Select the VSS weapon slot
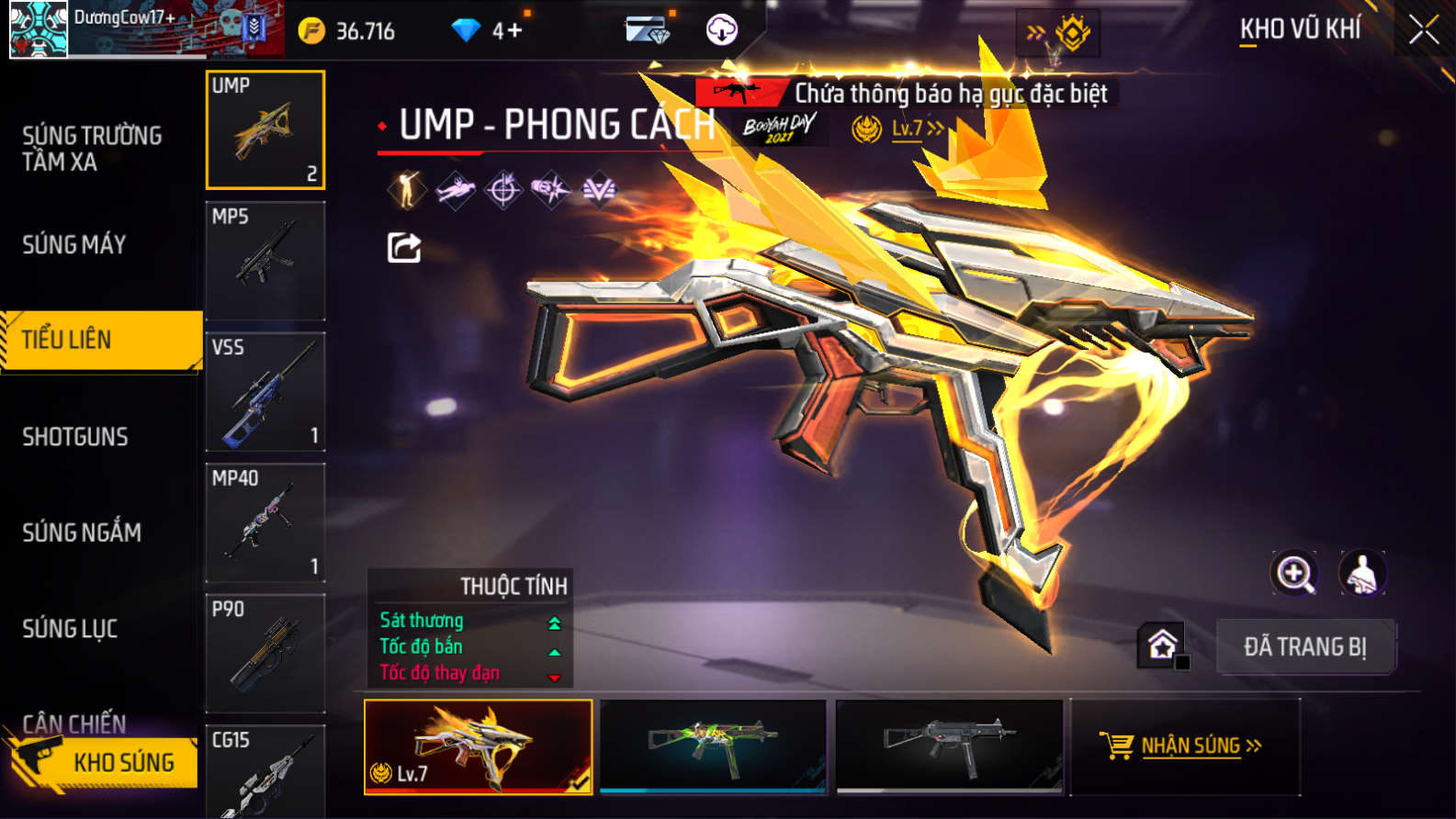 265,392
